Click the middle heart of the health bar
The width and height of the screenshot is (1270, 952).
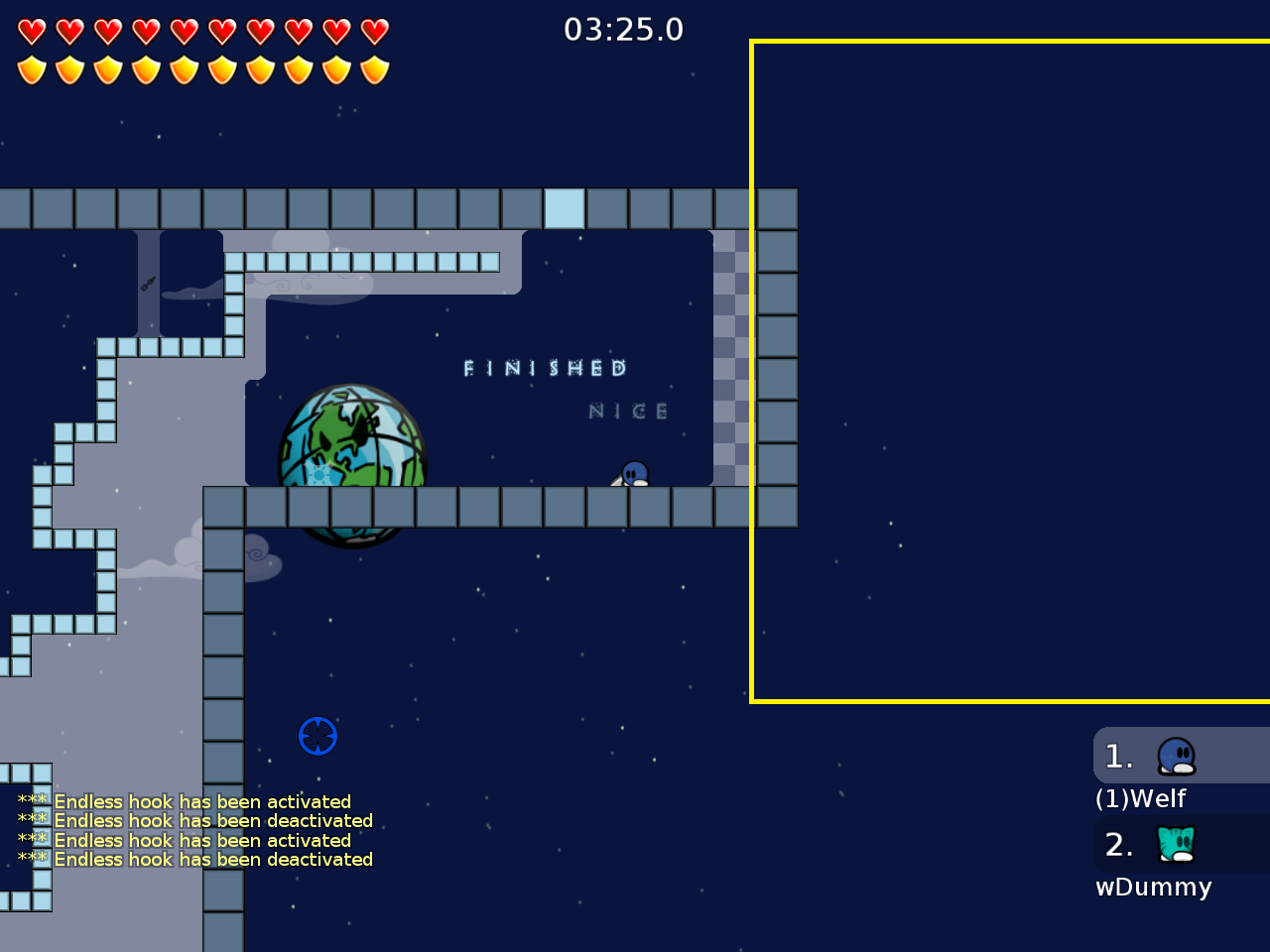[184, 31]
